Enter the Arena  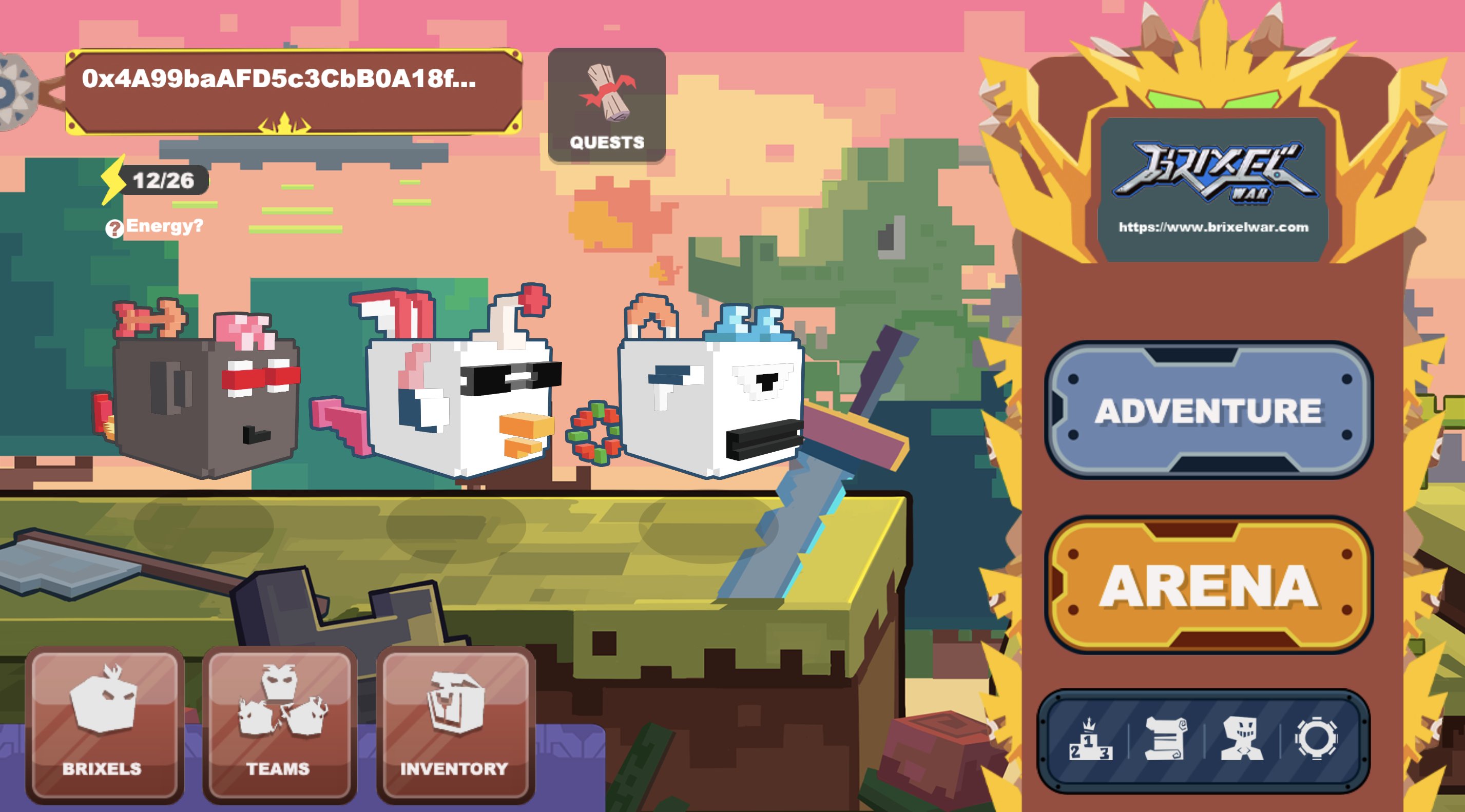tap(1208, 585)
